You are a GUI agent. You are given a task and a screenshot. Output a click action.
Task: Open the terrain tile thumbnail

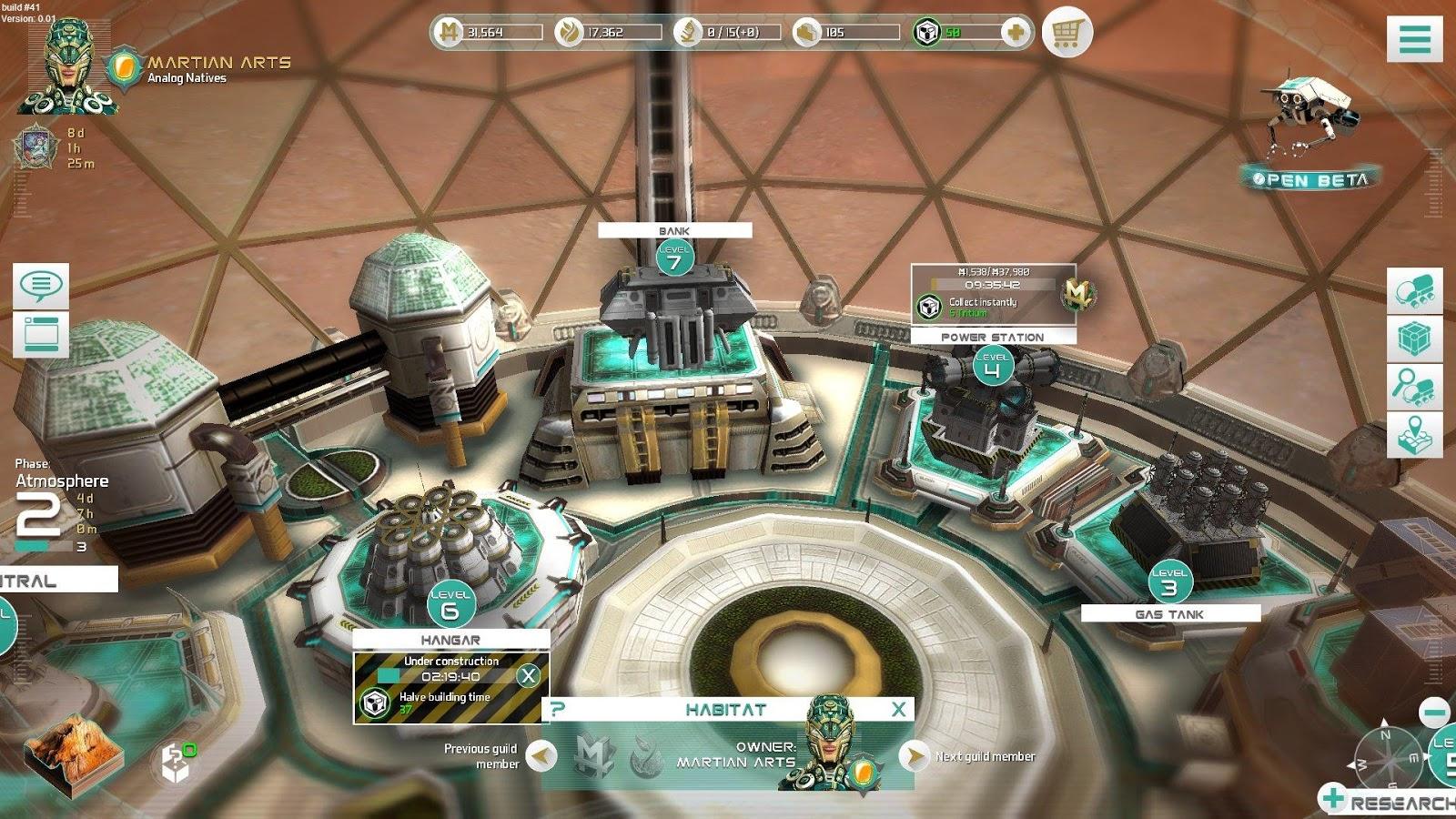pos(66,753)
